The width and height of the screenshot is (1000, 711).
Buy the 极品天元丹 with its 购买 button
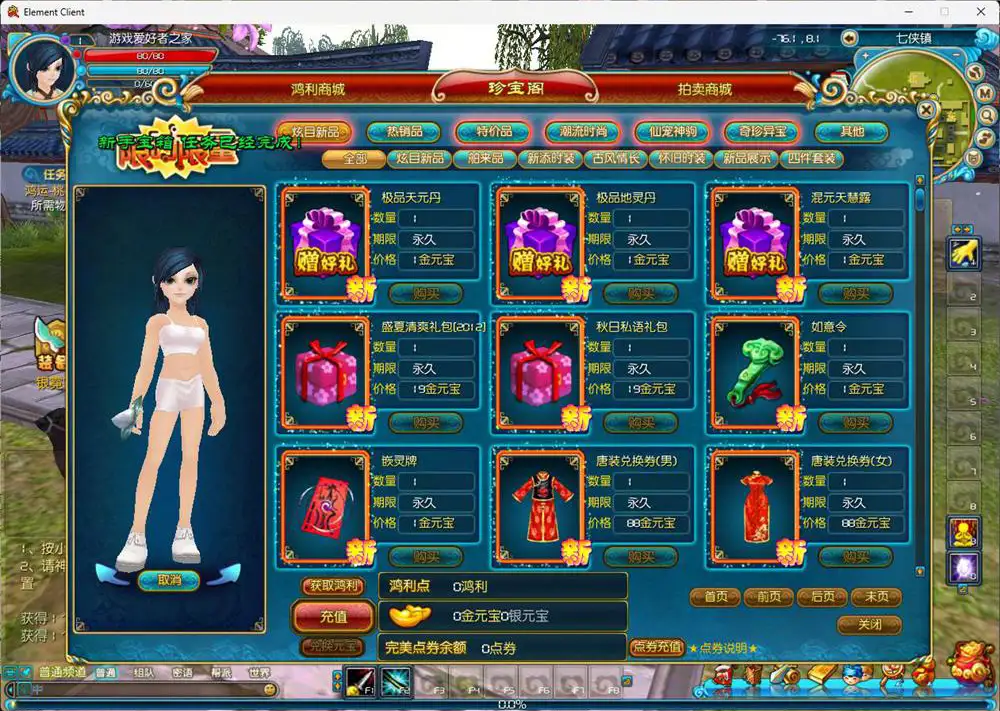(426, 293)
